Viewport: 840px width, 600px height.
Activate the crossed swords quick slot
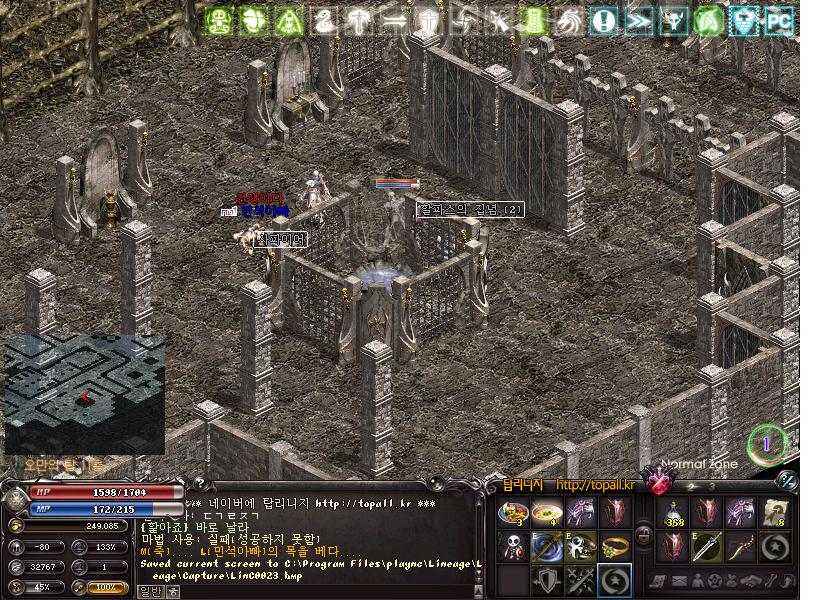[x=578, y=580]
